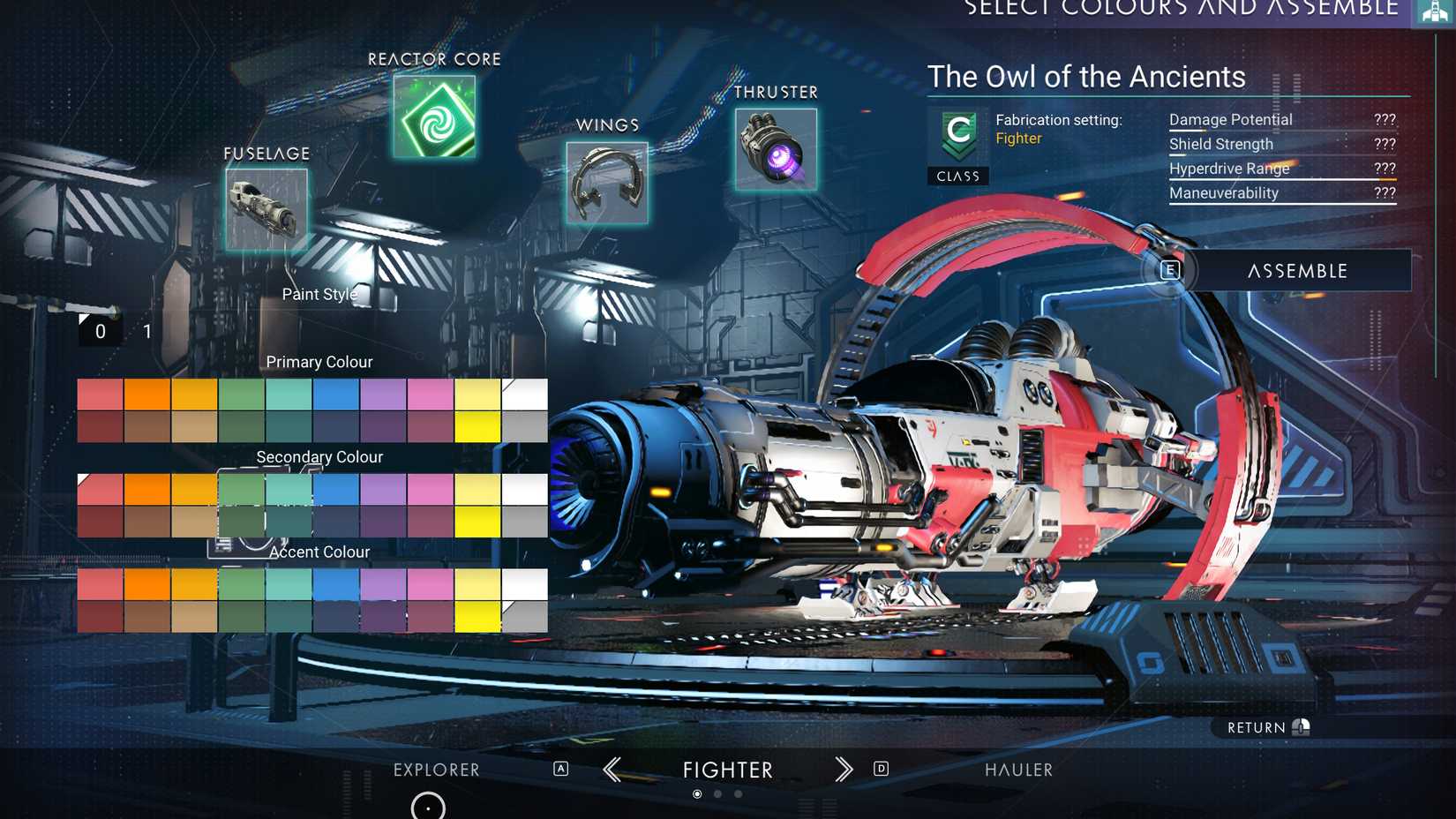This screenshot has height=819, width=1456.
Task: Open the Reactor Core part icon
Action: pos(432,118)
